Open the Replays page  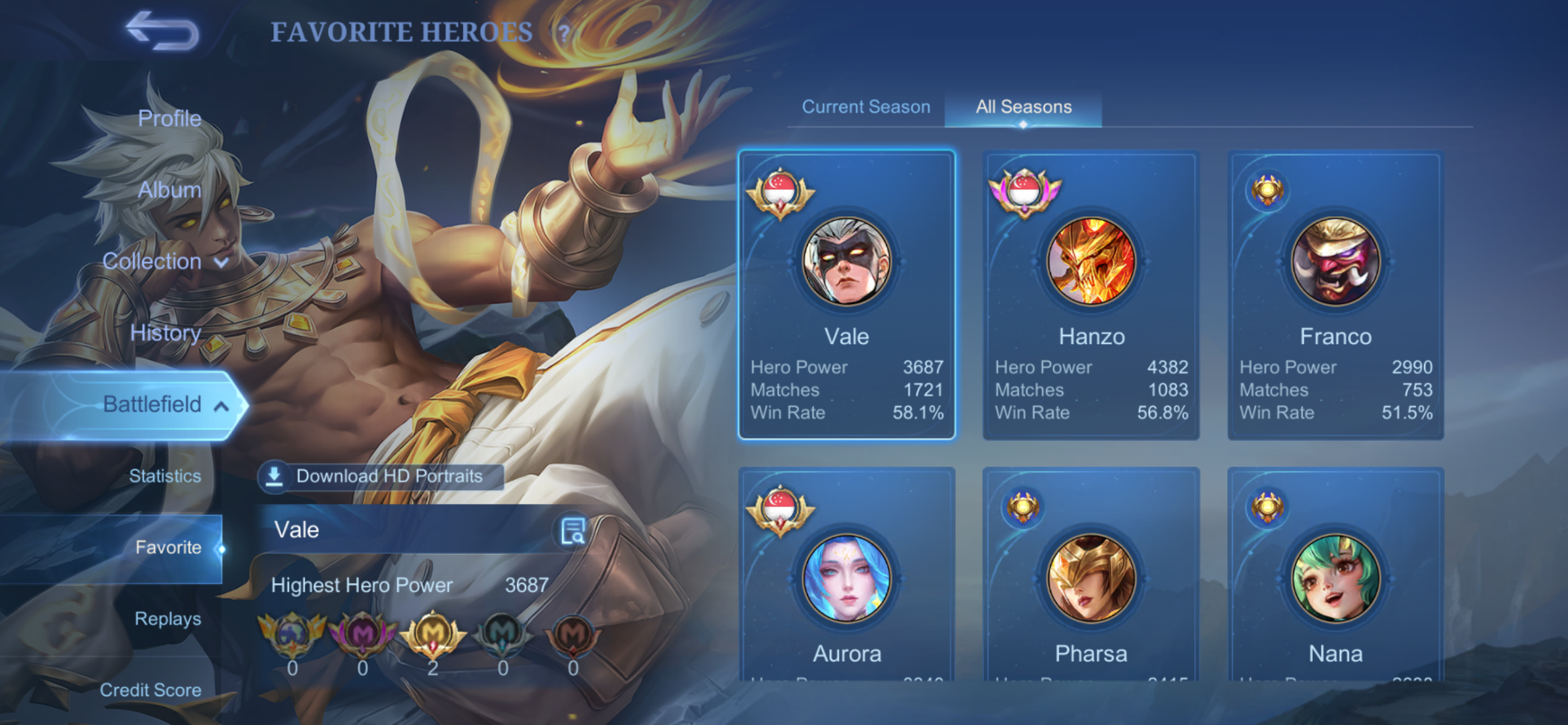tap(168, 618)
